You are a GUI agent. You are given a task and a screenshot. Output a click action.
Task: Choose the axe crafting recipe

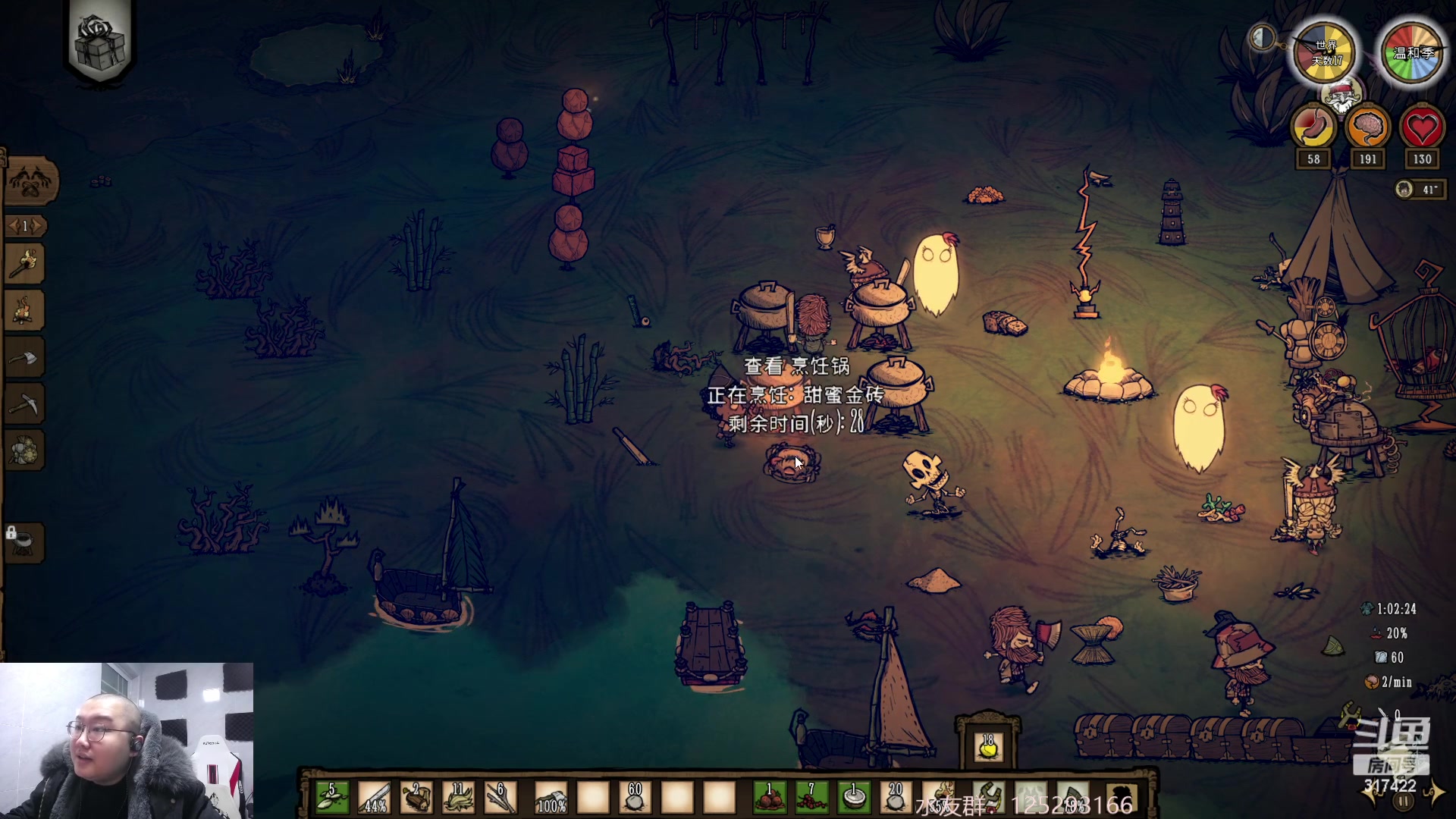tap(25, 357)
